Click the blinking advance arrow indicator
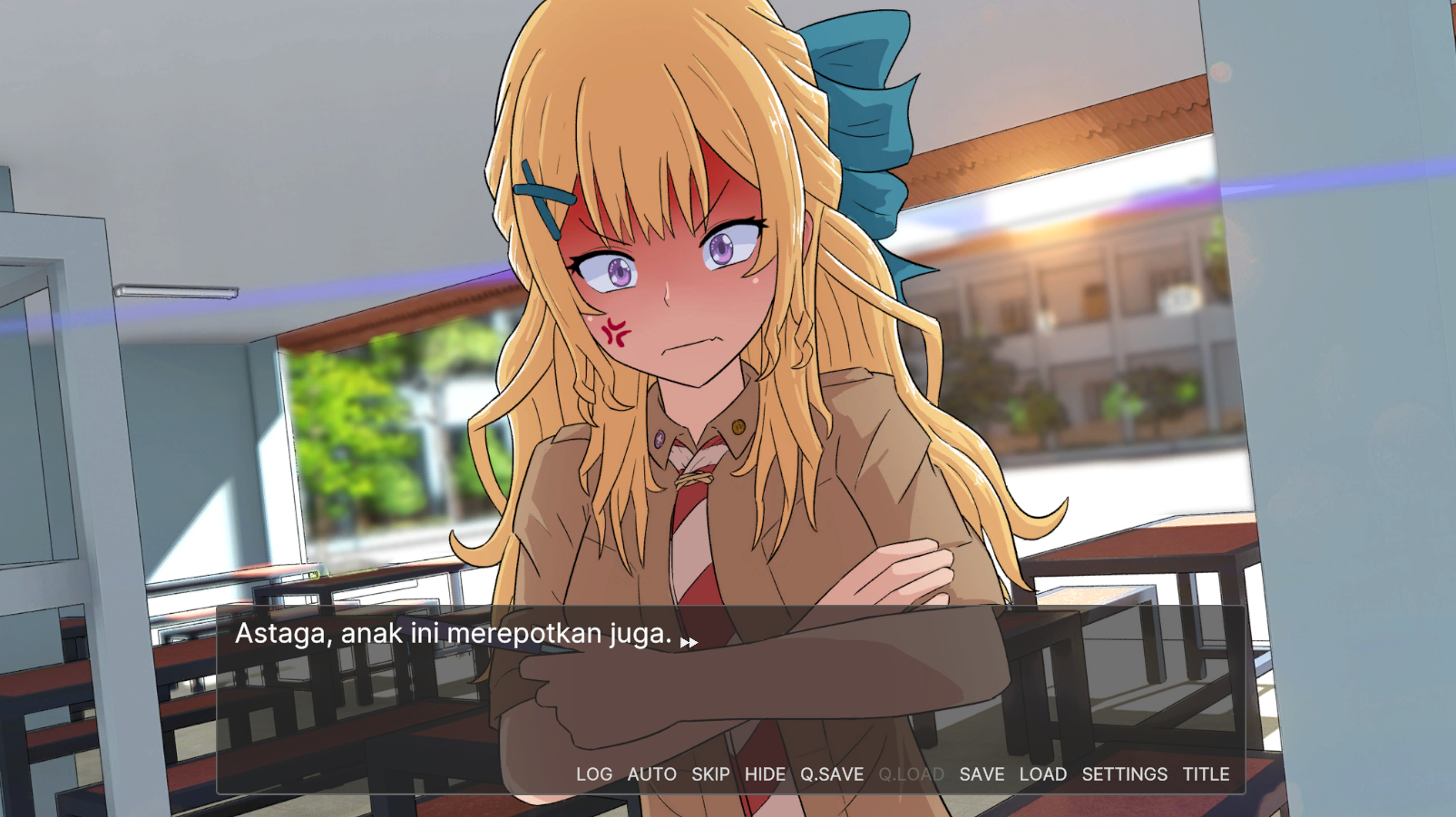Viewport: 1456px width, 817px height. click(x=689, y=641)
